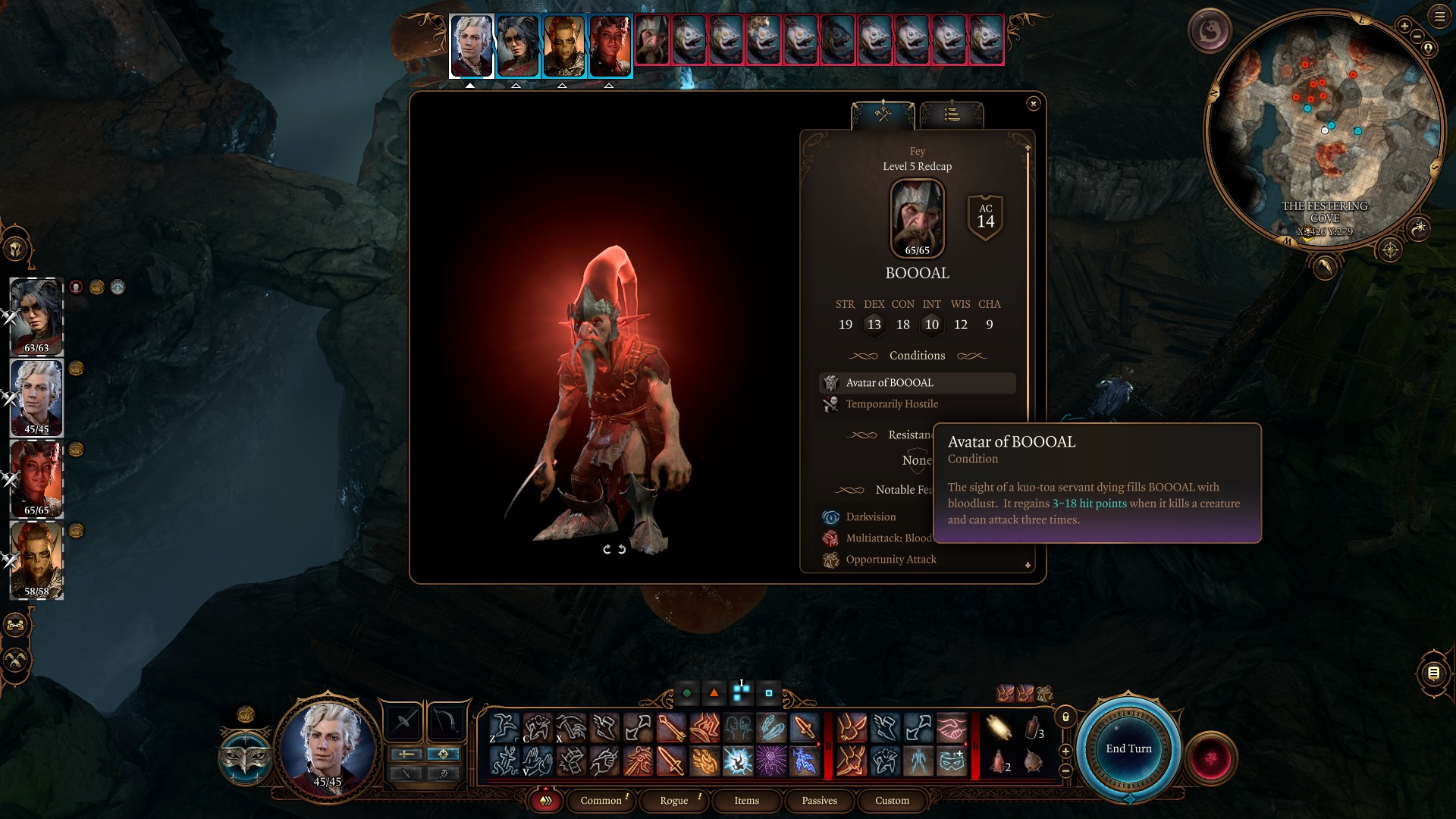Use the healing potion in the item slot
The image size is (1456, 819).
click(x=999, y=763)
